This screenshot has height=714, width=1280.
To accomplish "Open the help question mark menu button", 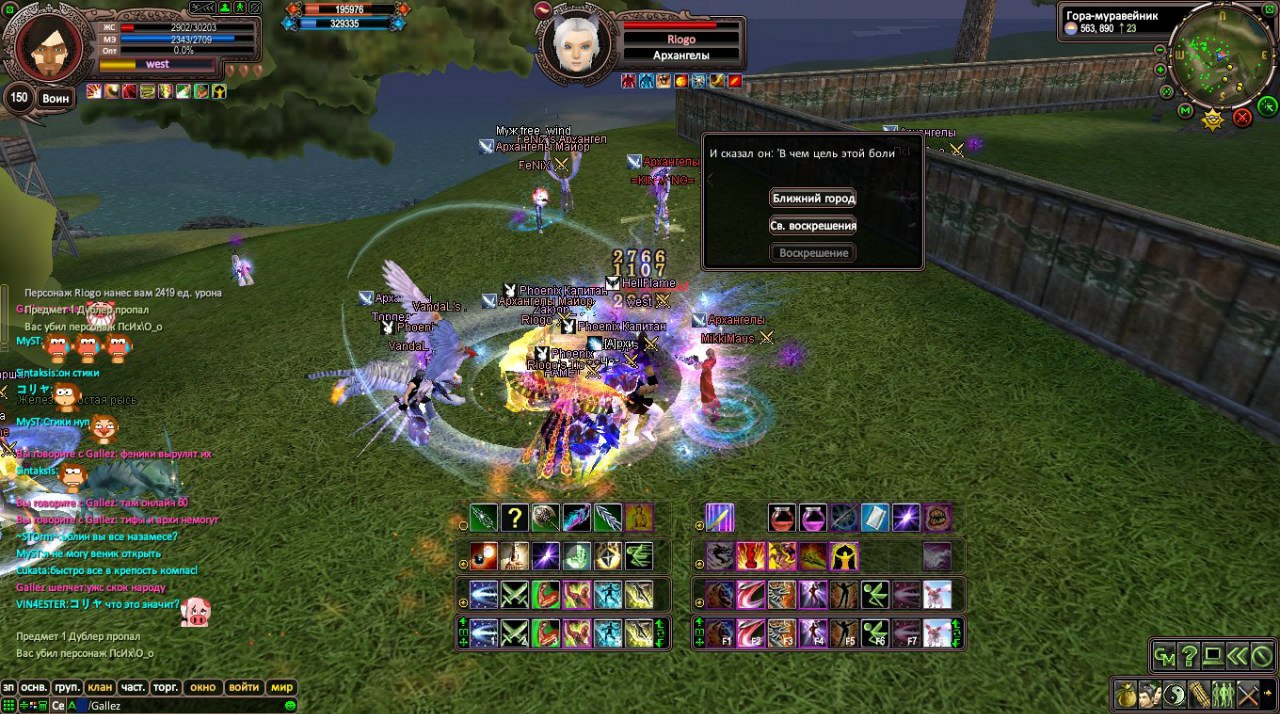I will point(1188,656).
